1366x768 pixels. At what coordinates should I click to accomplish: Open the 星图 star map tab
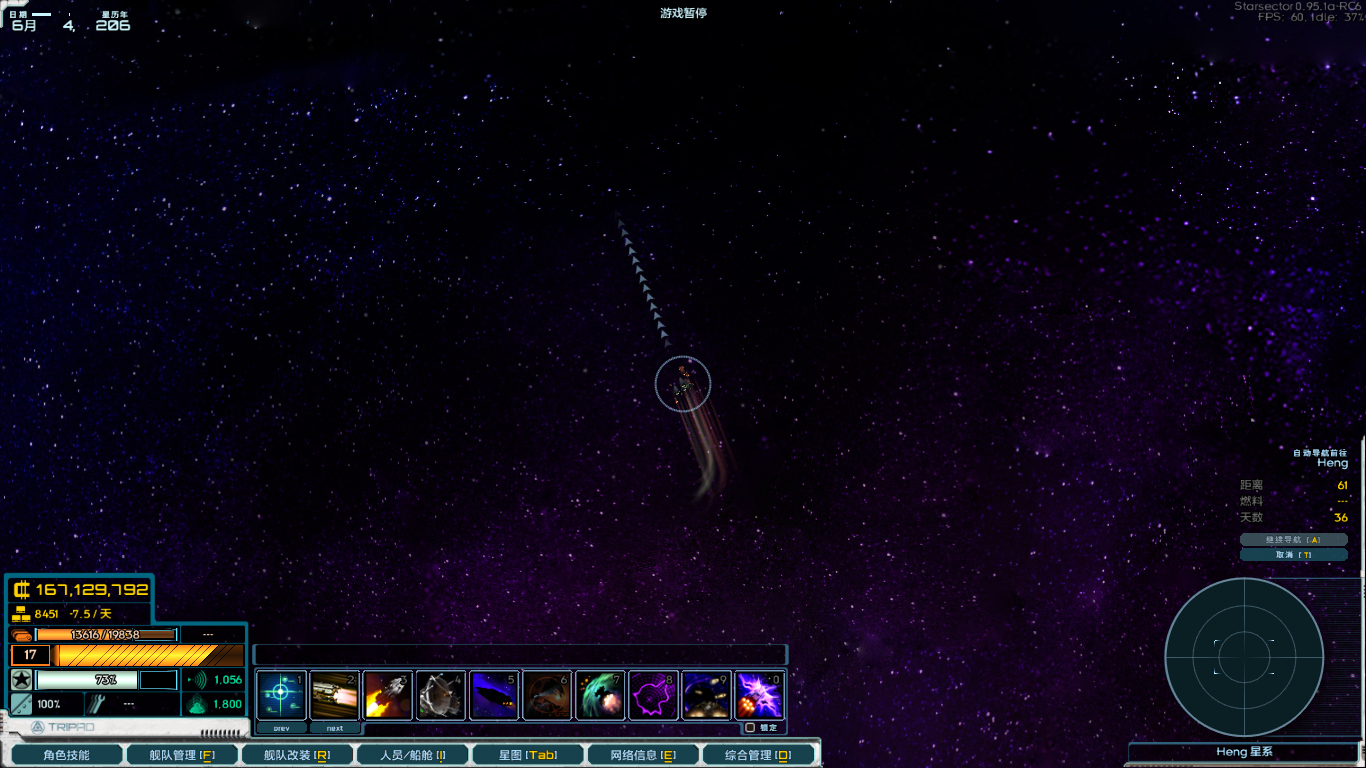(x=528, y=753)
